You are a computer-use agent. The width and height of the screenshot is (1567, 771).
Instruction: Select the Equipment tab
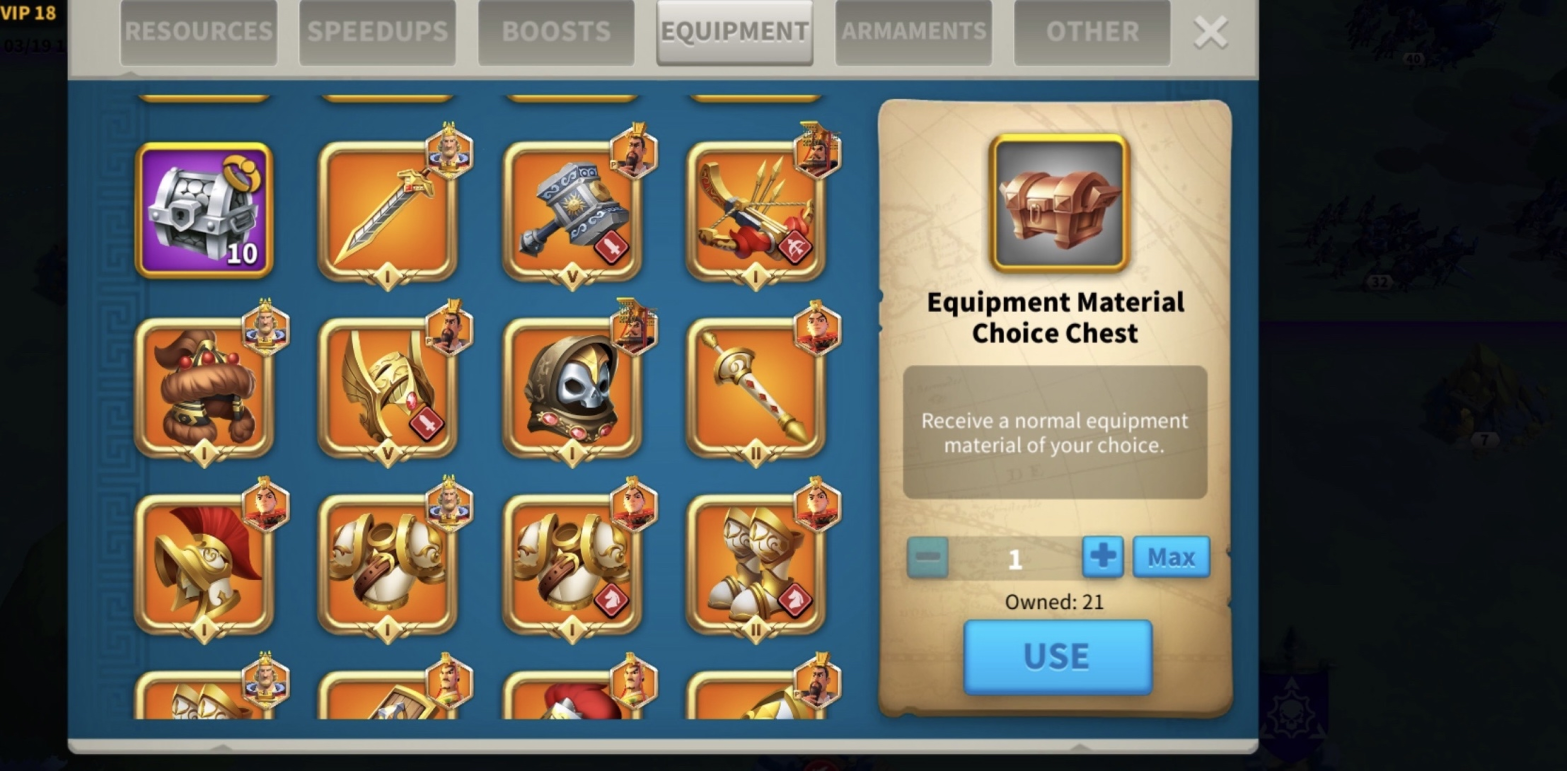coord(734,32)
